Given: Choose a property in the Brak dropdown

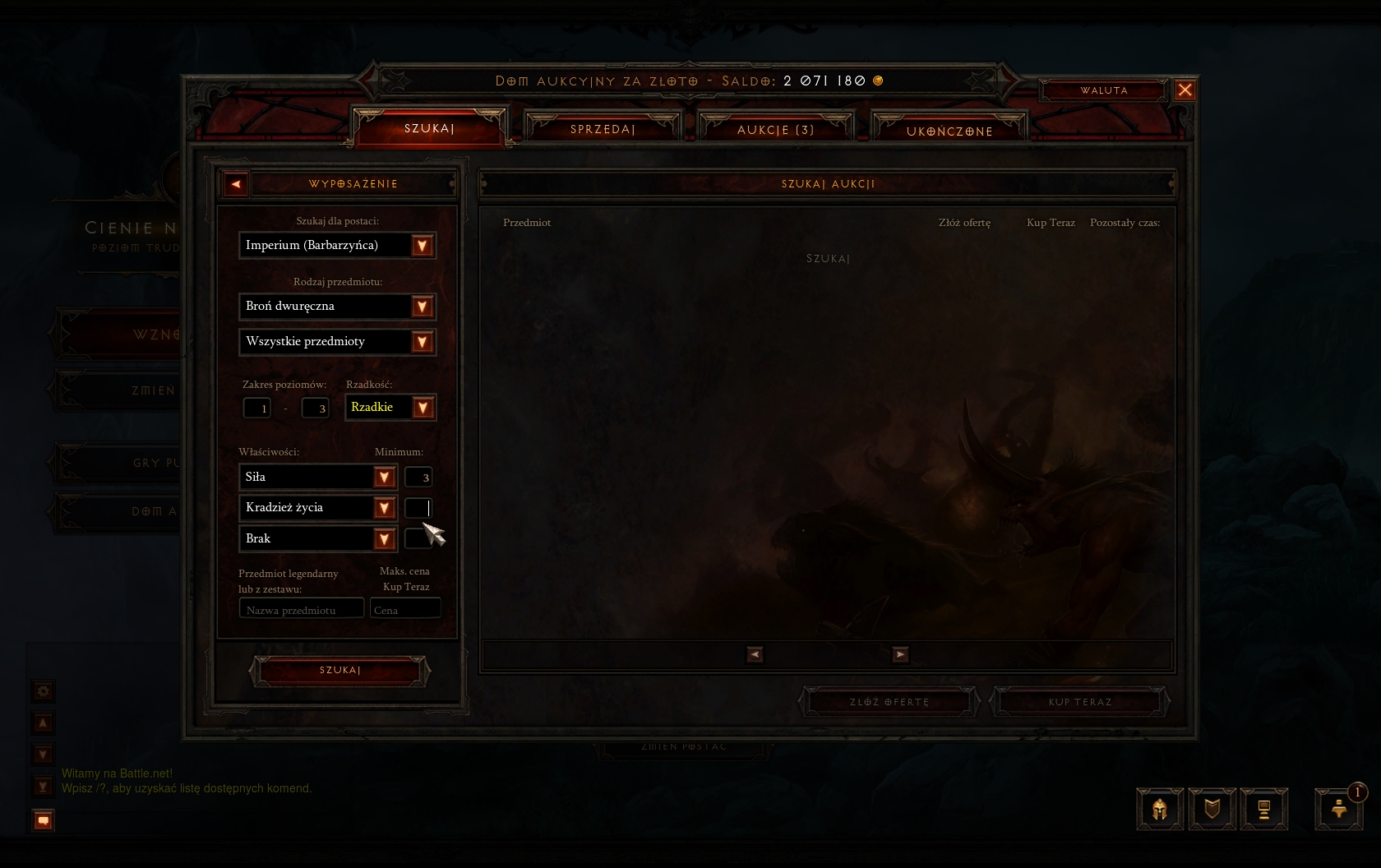Looking at the screenshot, I should click(x=384, y=539).
